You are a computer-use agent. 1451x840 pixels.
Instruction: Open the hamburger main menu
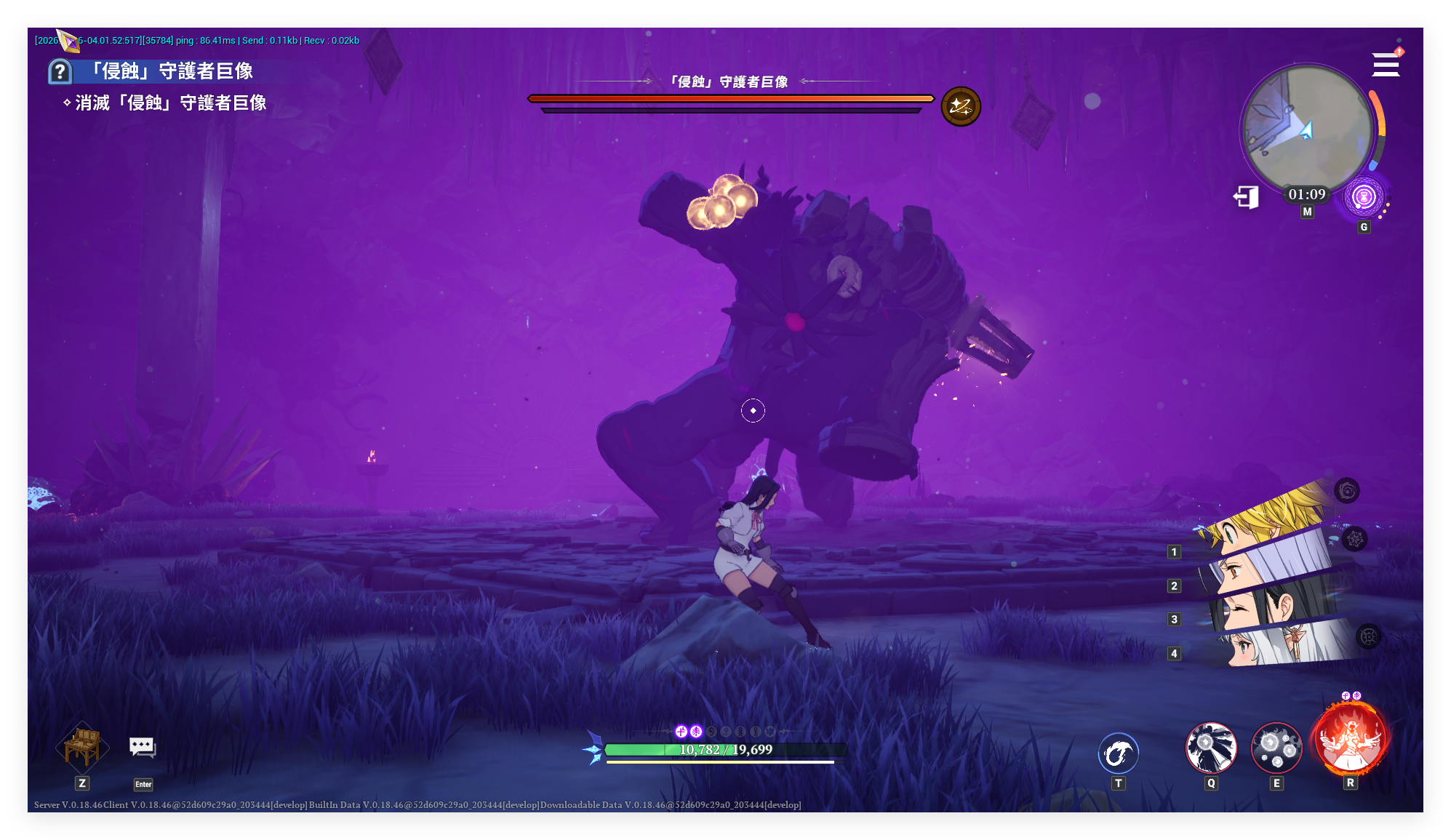[x=1386, y=65]
